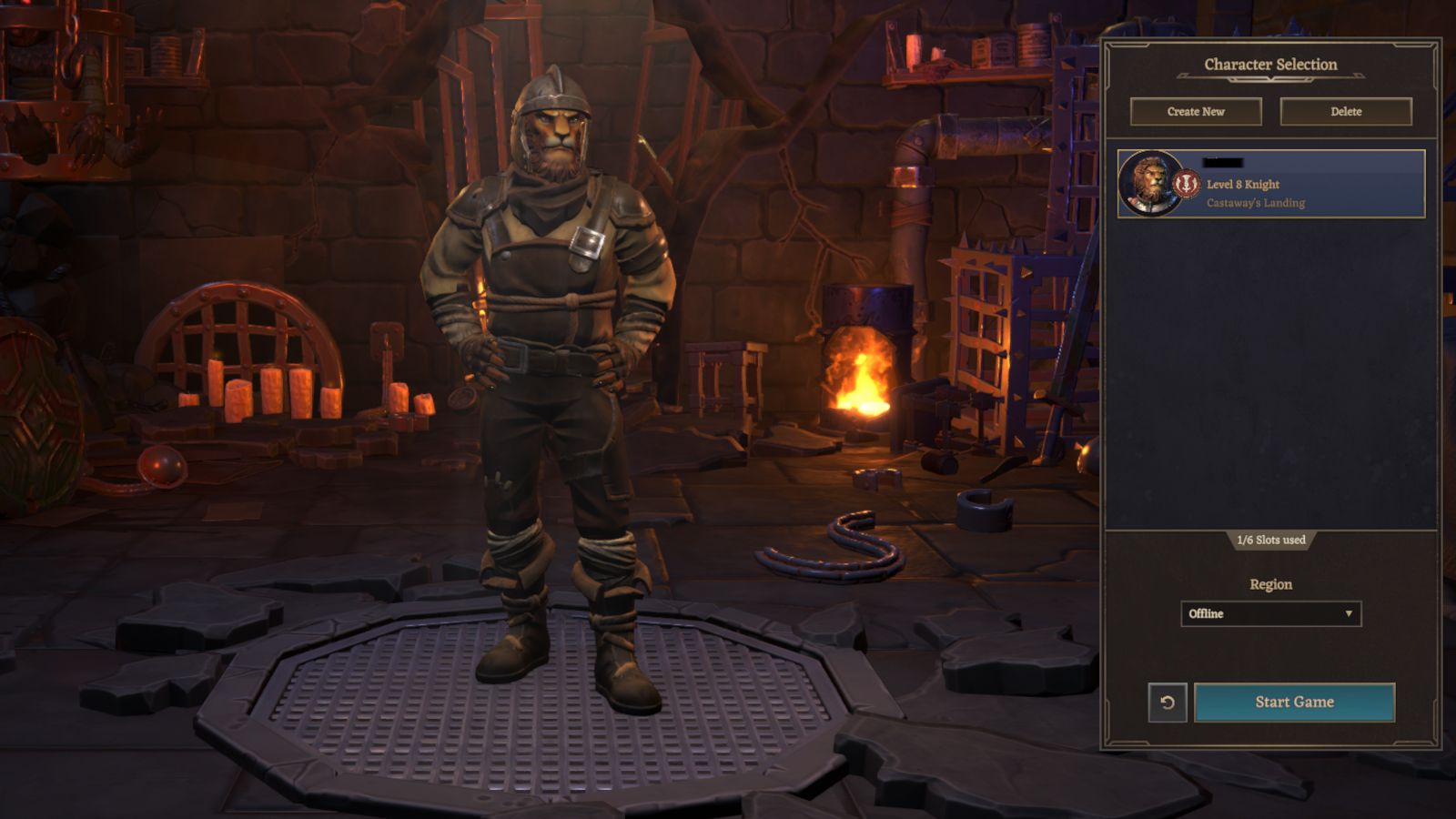Click the Character Selection panel title

(1270, 65)
